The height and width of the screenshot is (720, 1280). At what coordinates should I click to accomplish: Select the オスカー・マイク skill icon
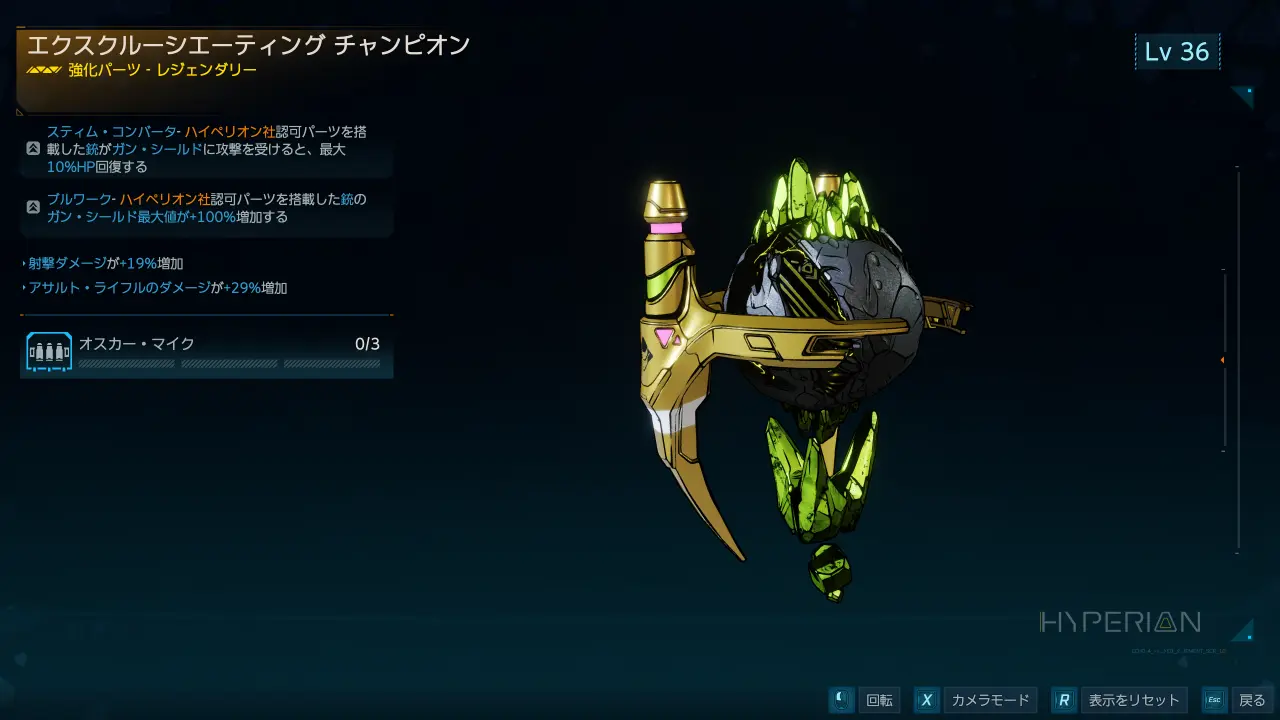(x=49, y=353)
